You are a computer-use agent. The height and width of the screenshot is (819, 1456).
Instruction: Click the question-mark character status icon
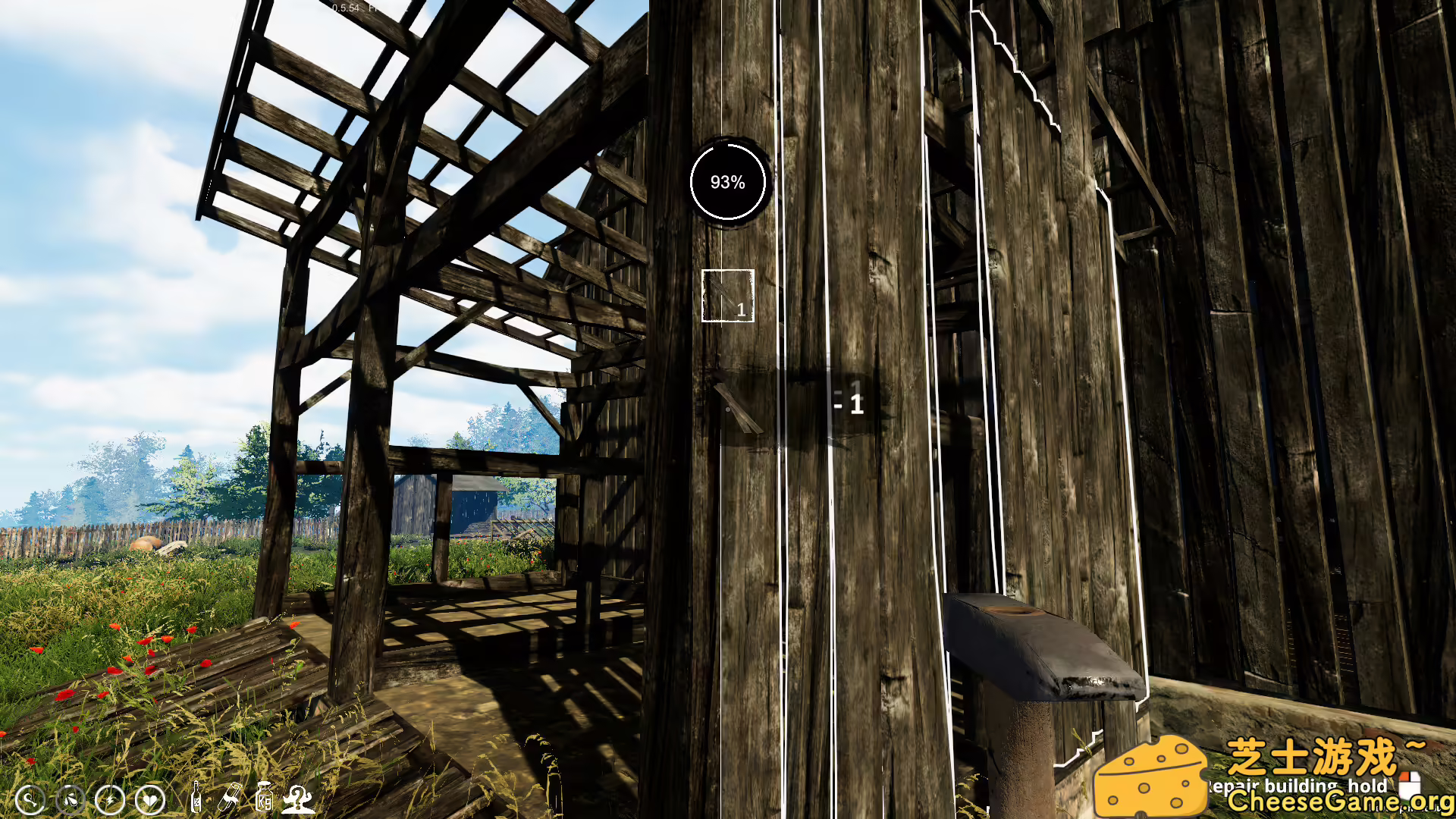tap(299, 798)
